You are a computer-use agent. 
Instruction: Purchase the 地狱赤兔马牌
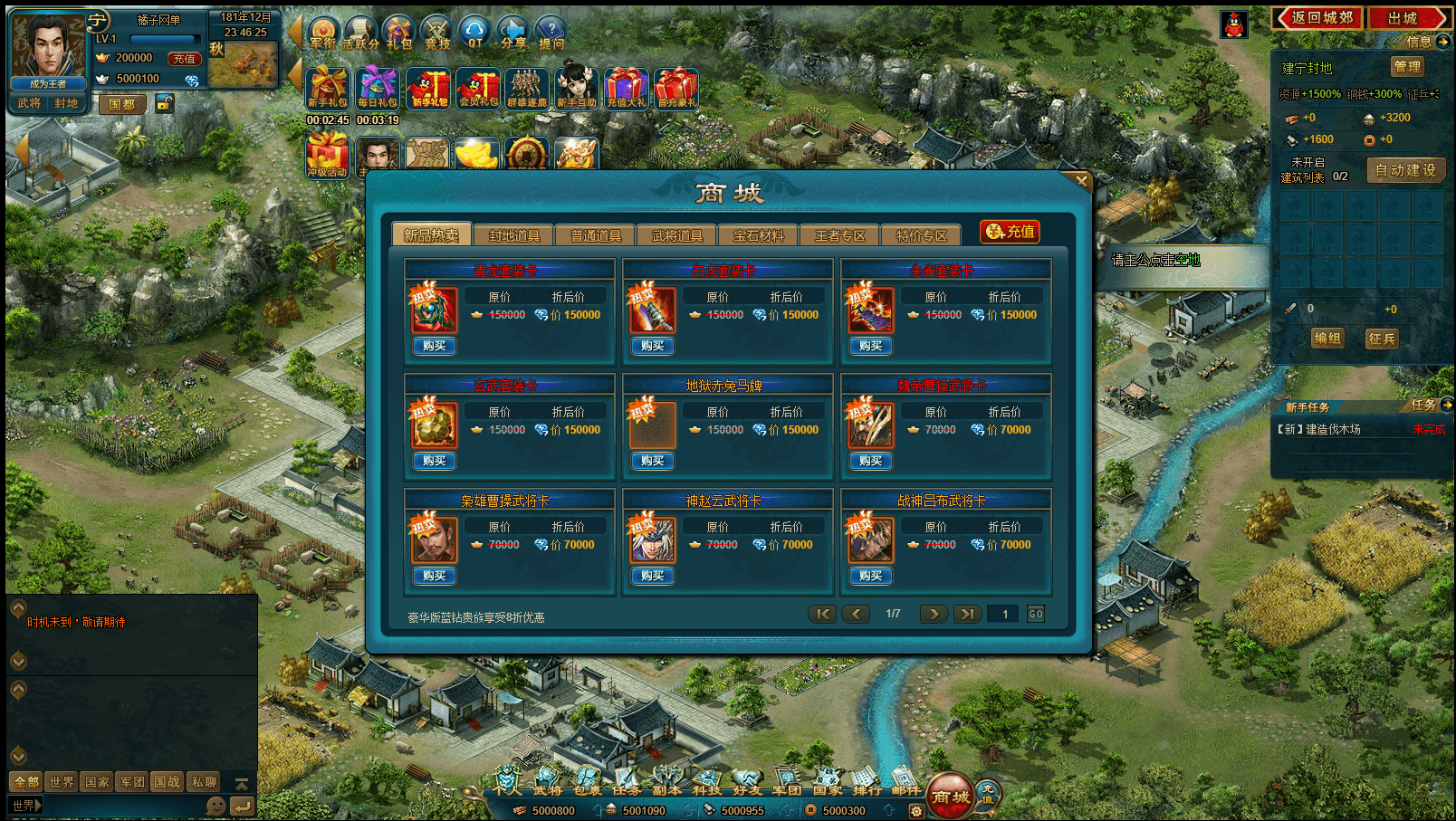tap(653, 461)
